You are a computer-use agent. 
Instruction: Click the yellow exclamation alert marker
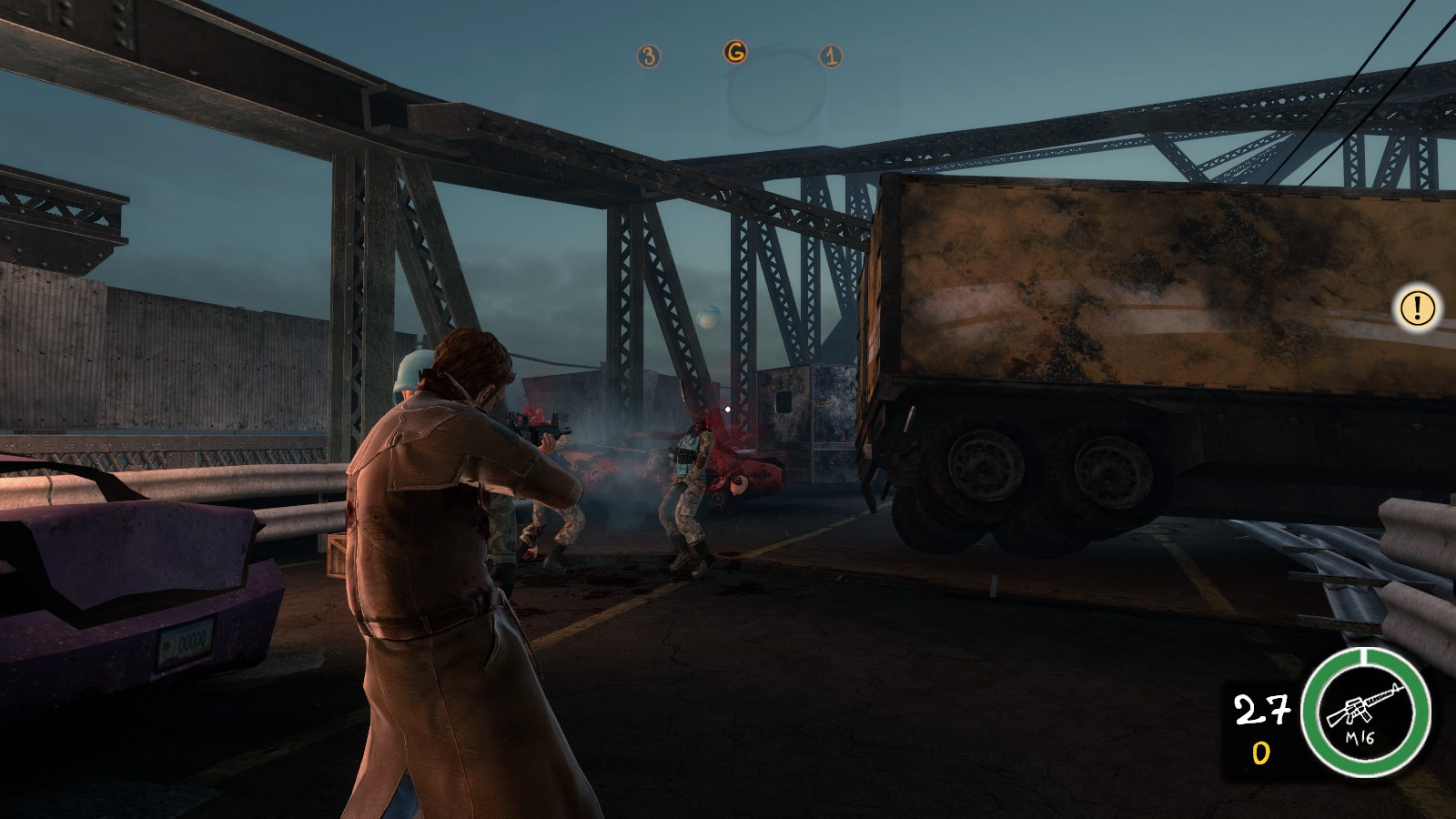[1416, 308]
